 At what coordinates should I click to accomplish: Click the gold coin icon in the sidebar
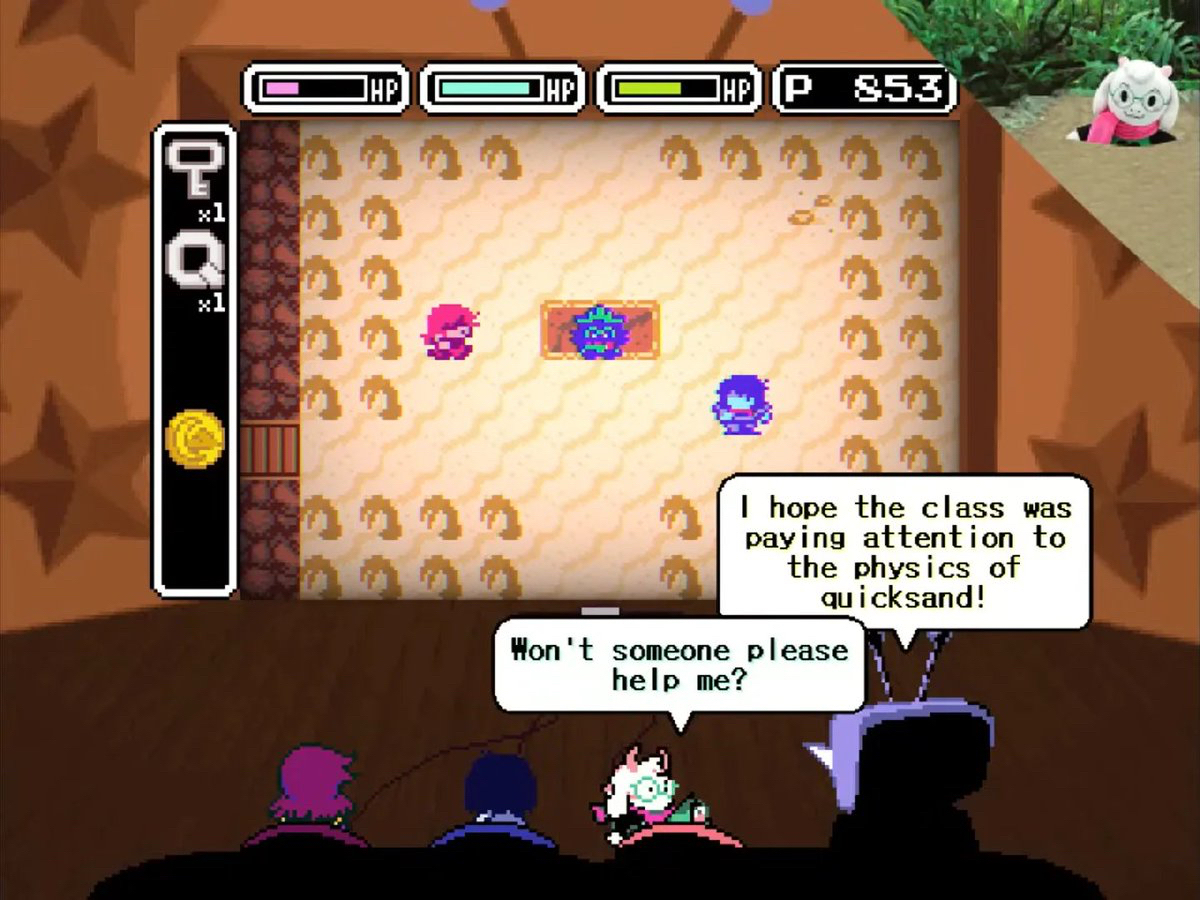(x=194, y=438)
